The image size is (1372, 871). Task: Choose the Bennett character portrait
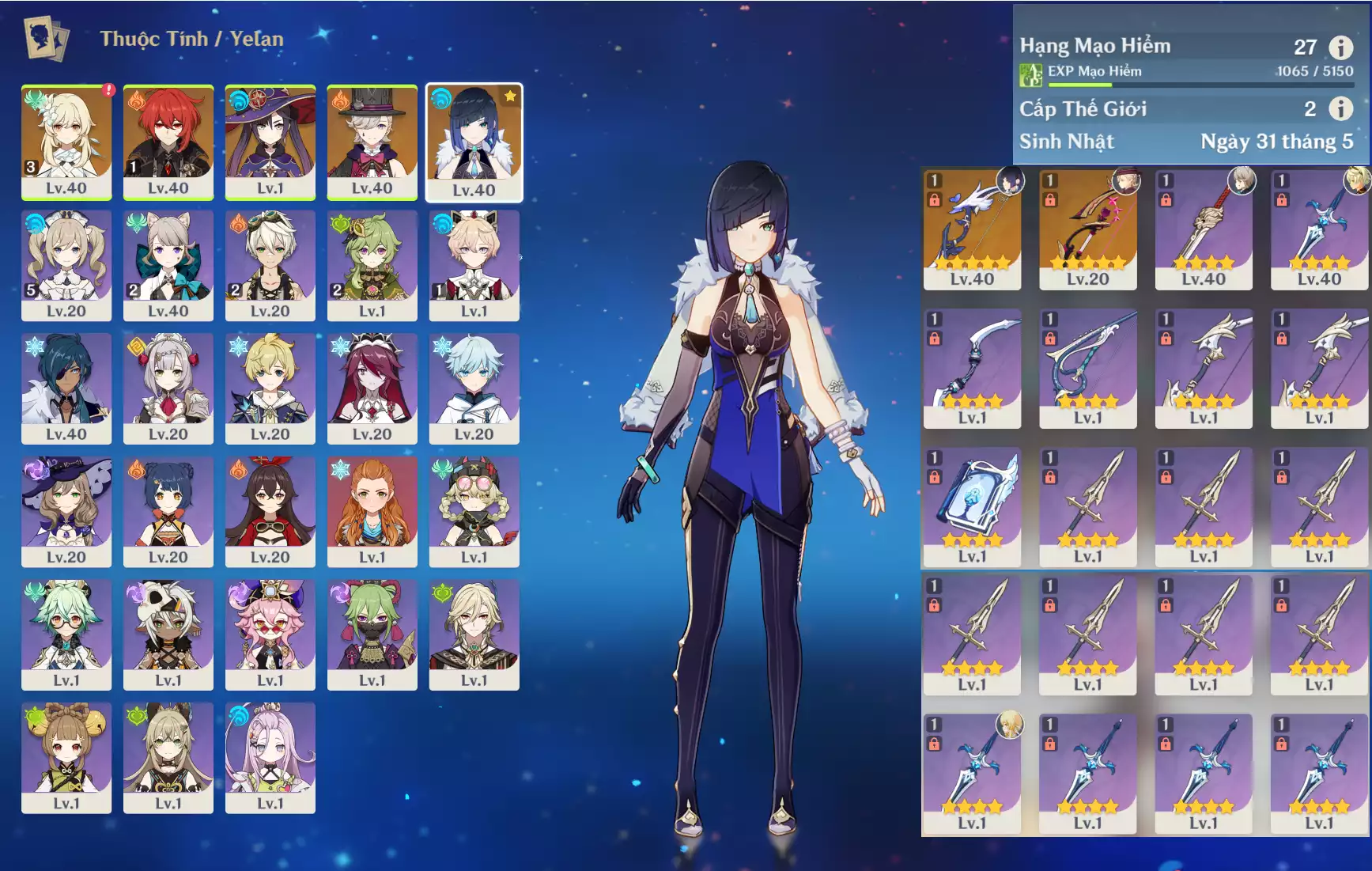(x=270, y=264)
